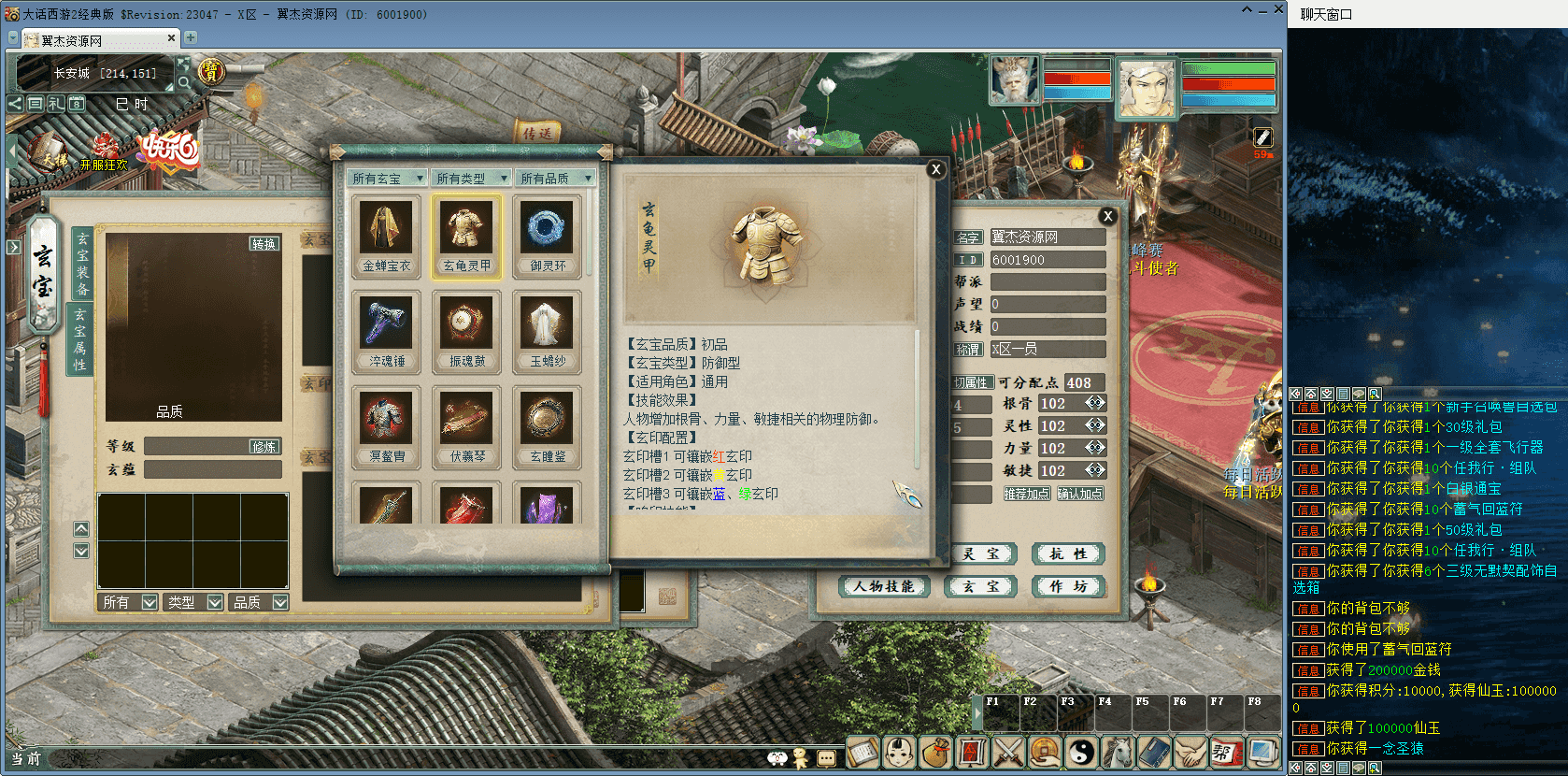Choose the 御灵环 treasure slot

pos(547,236)
